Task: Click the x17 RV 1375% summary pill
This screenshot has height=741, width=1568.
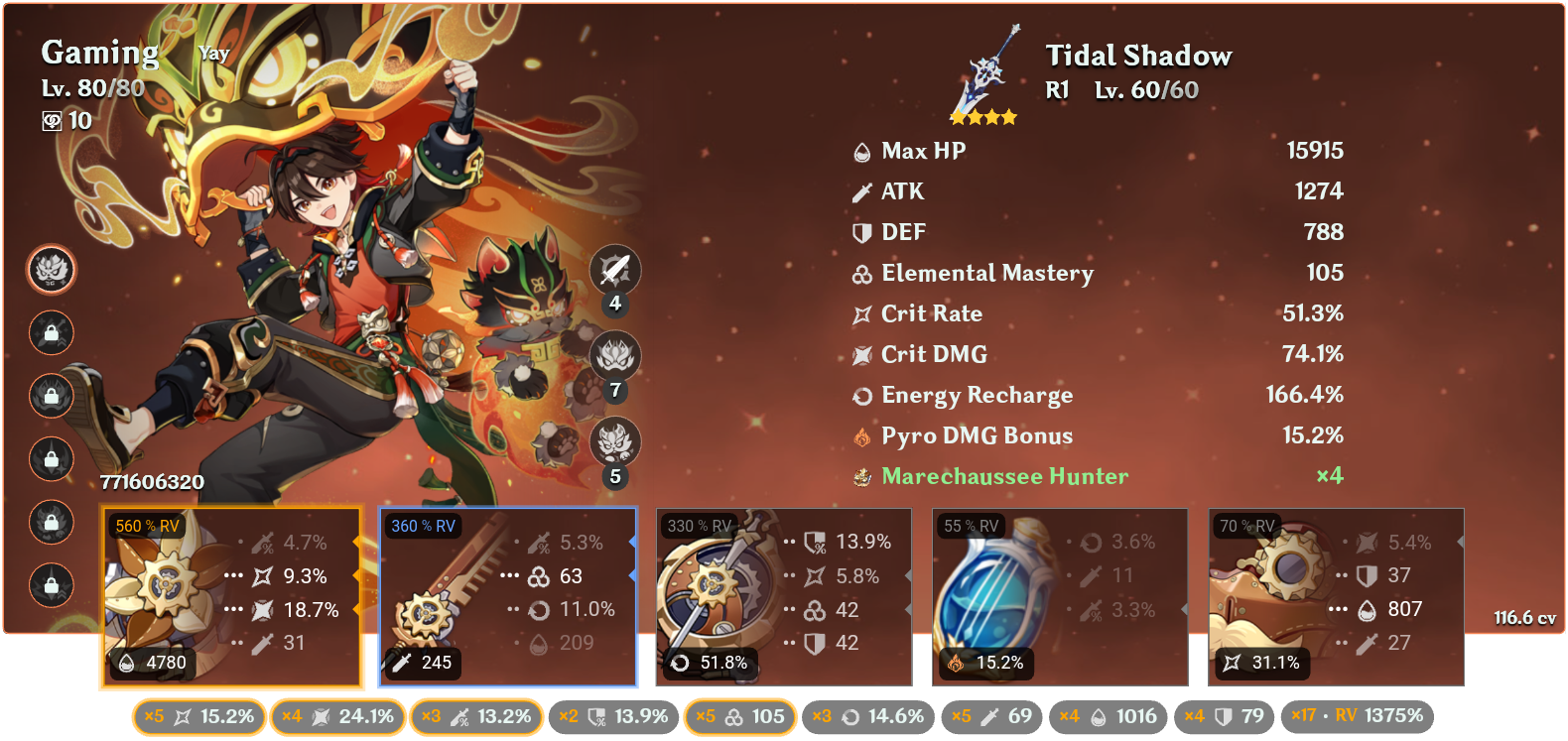Action: point(1358,714)
